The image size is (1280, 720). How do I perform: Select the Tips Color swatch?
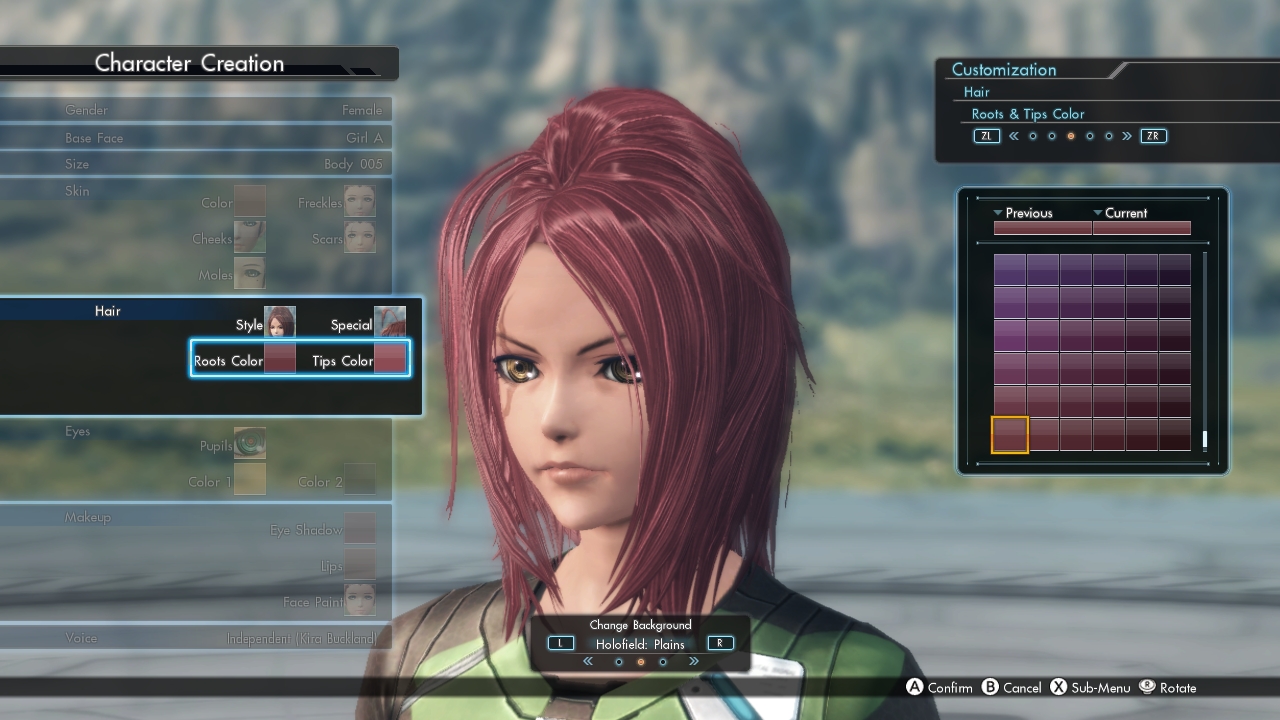click(390, 358)
